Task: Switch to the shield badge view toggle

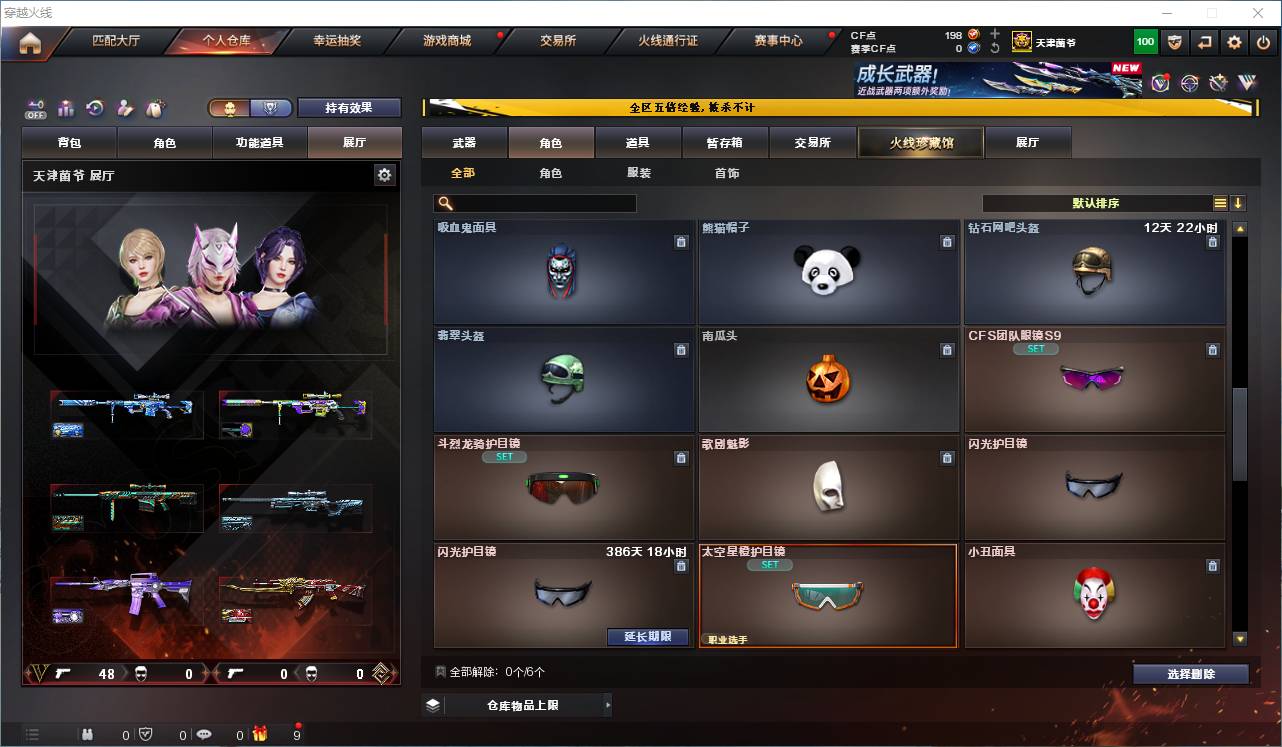Action: [271, 108]
